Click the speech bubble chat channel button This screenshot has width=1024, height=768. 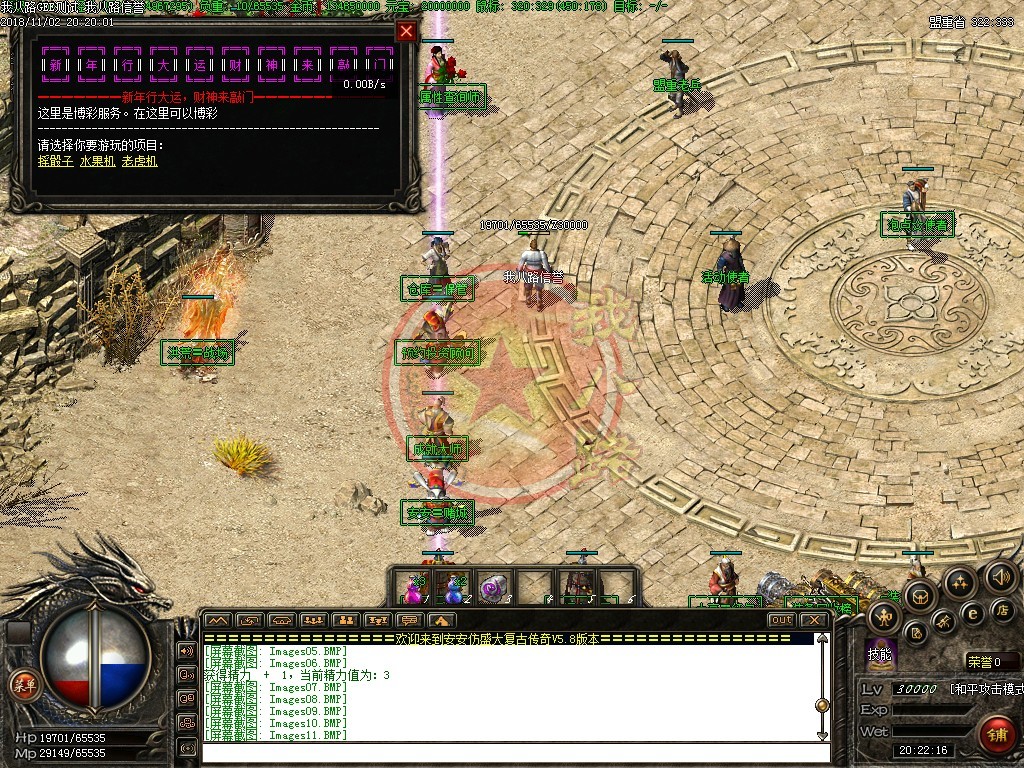point(187,674)
